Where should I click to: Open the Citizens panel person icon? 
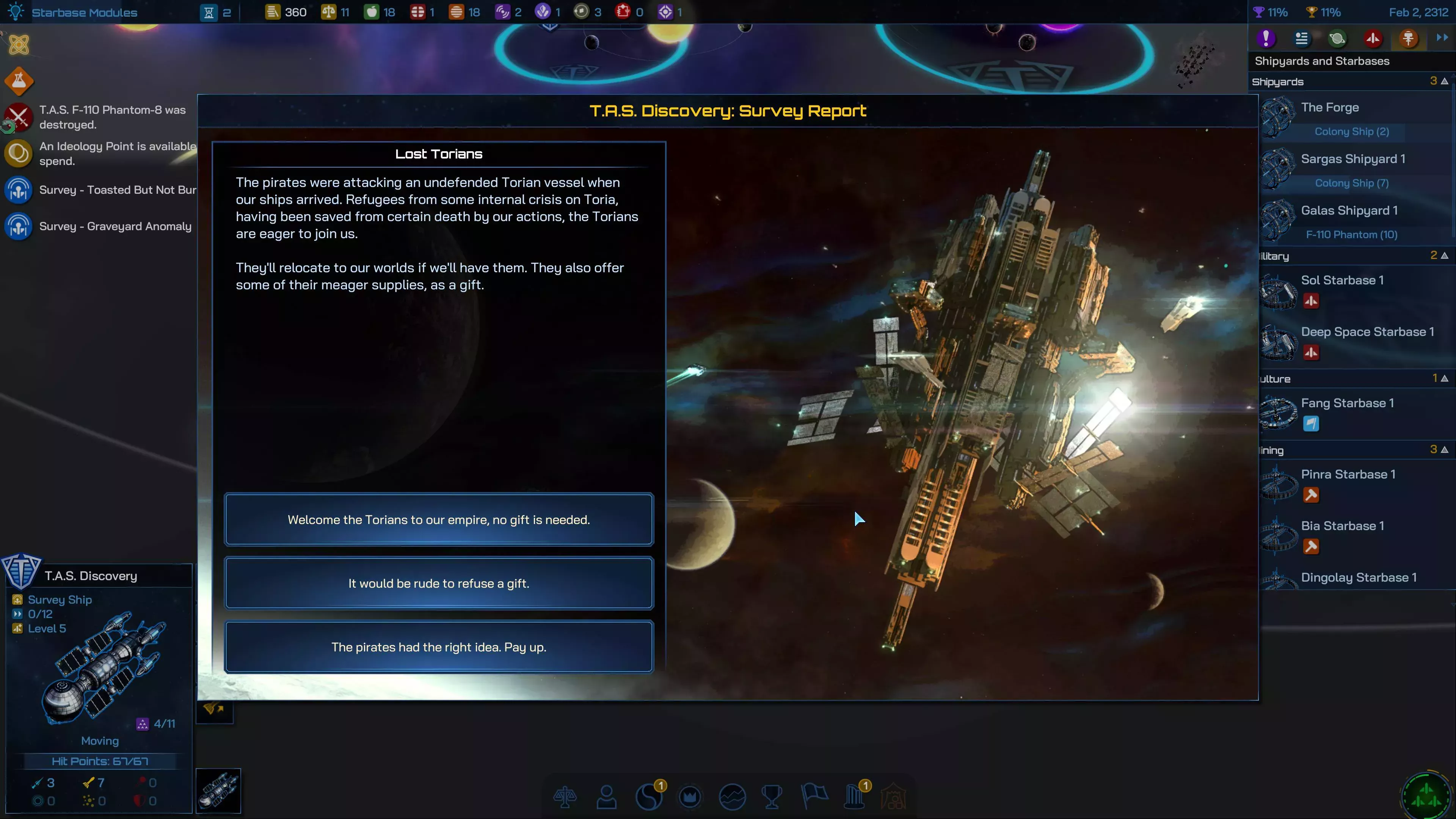tap(606, 797)
